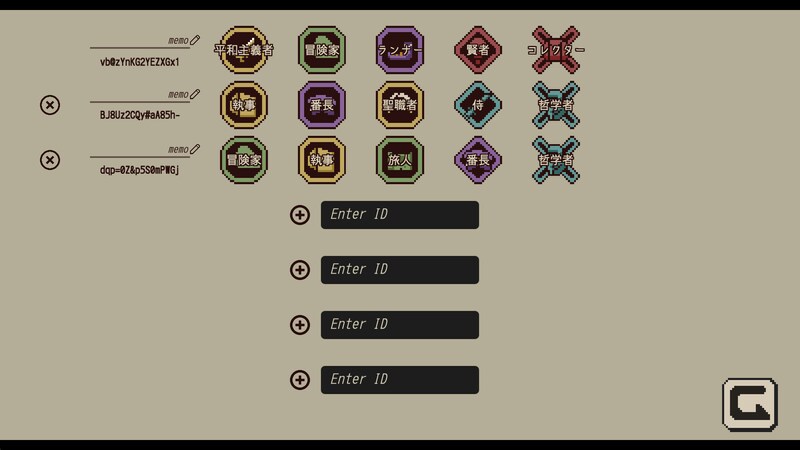This screenshot has height=450, width=800.
Task: Select the 旅人 badge
Action: (400, 160)
